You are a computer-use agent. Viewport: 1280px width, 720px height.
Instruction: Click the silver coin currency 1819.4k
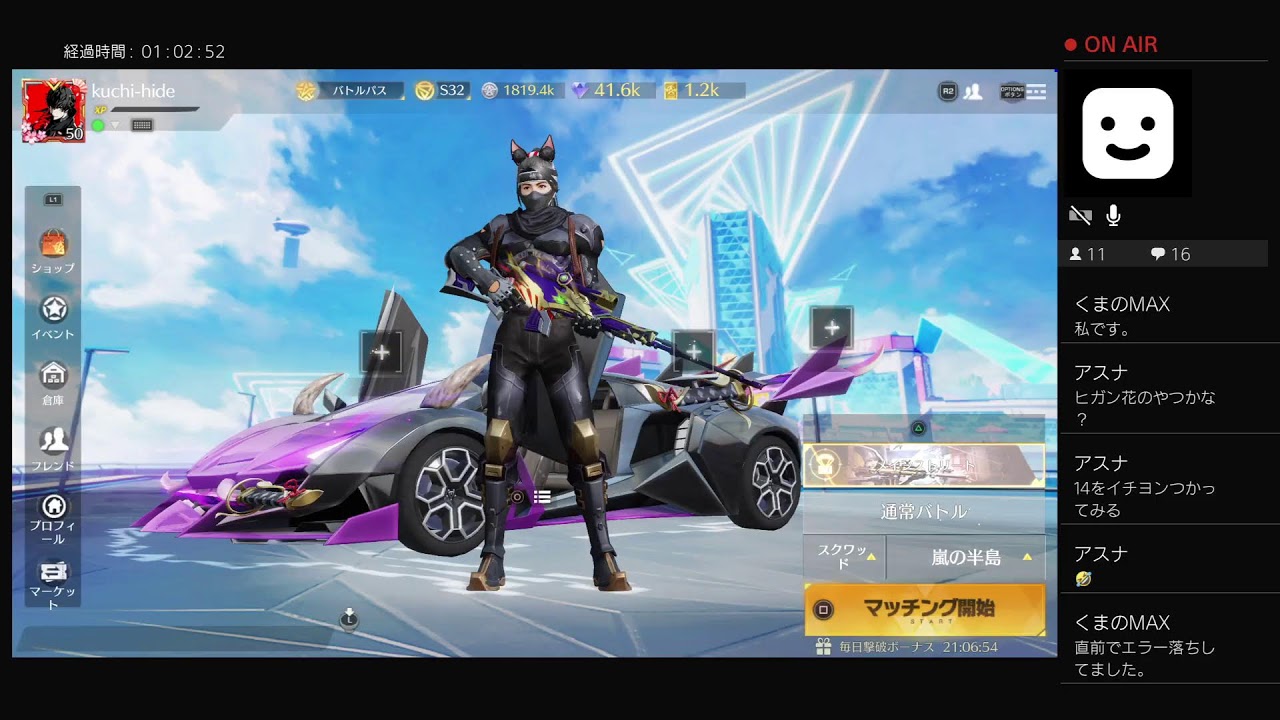coord(520,90)
